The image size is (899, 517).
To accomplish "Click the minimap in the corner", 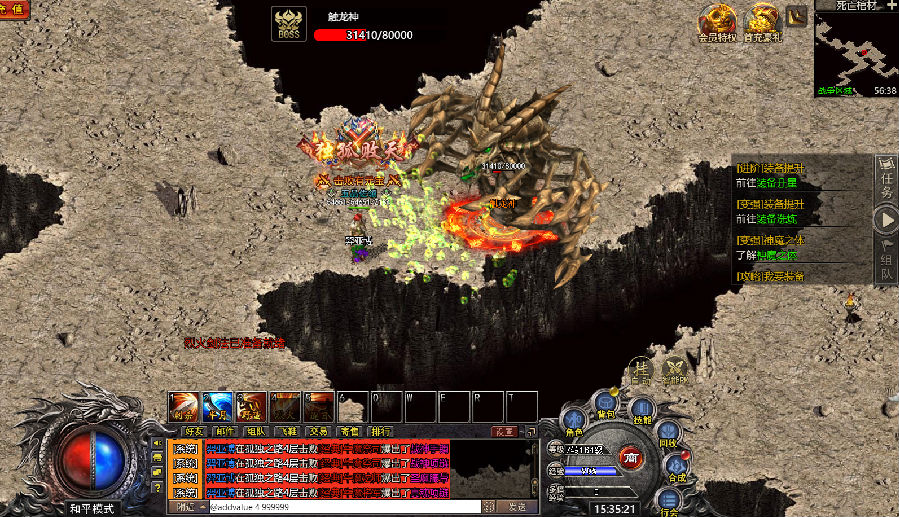I will point(853,48).
